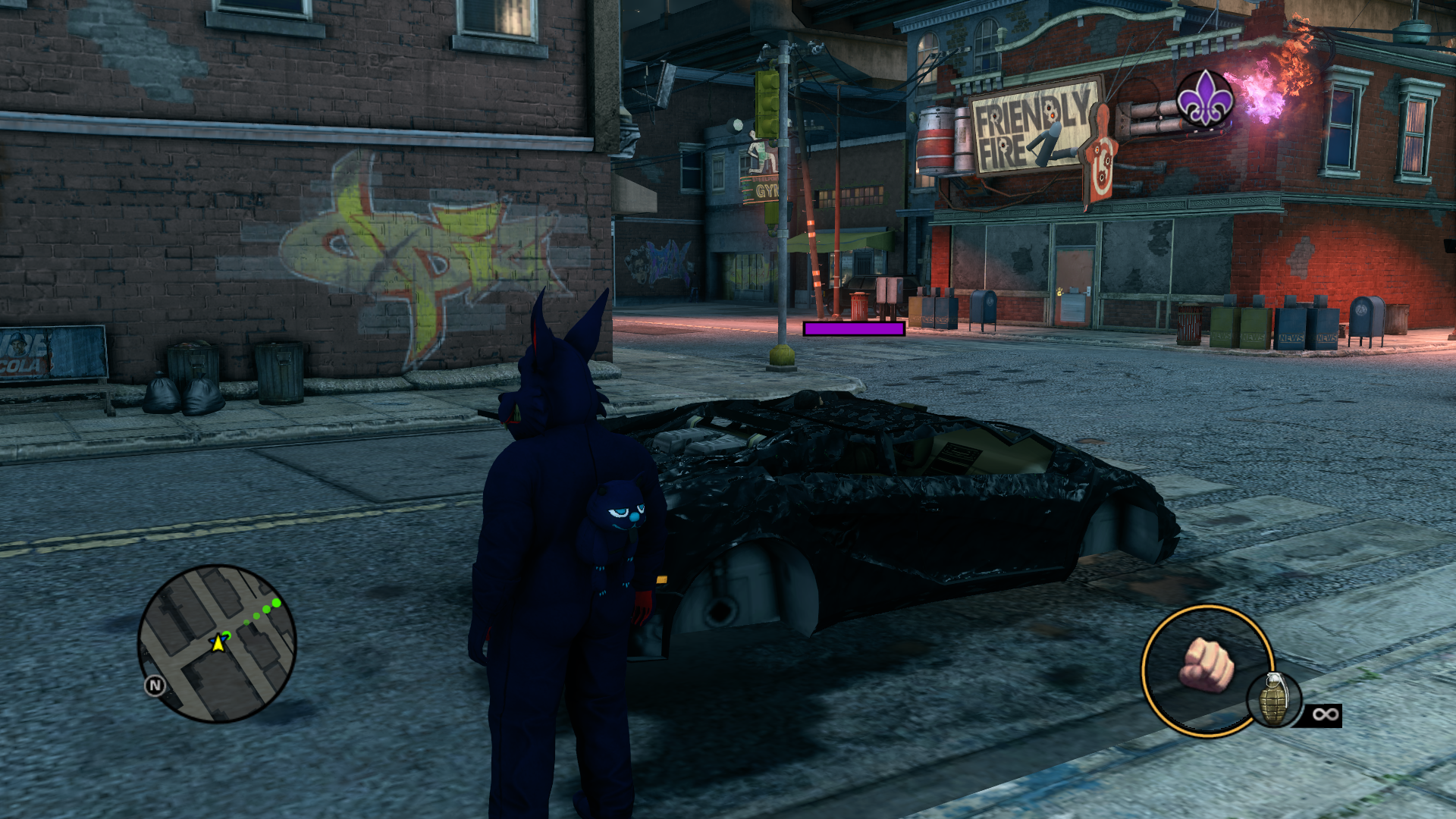1456x819 pixels.
Task: Click the yellow player arrow on minimap
Action: coord(218,643)
